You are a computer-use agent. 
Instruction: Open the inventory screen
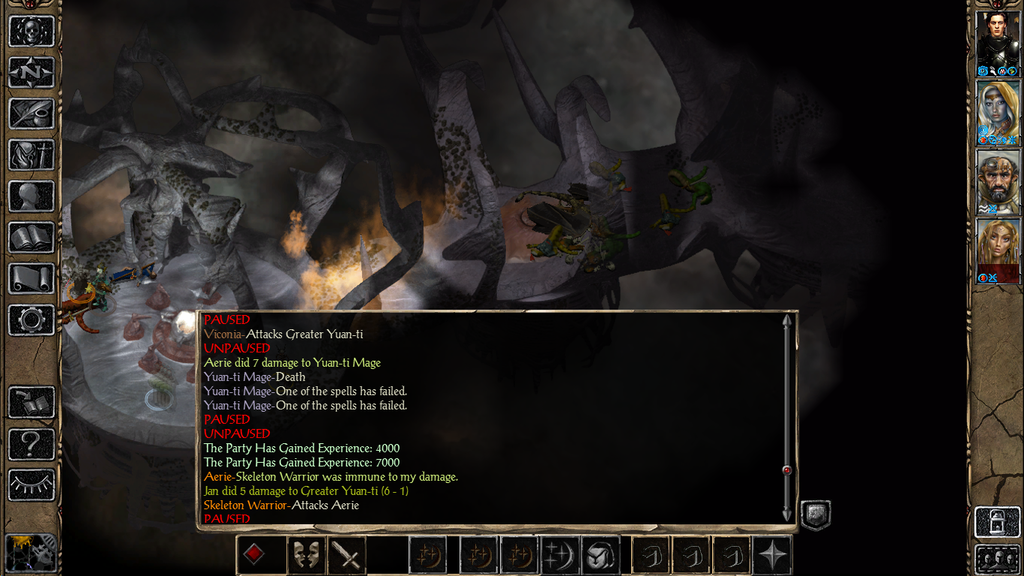[31, 155]
